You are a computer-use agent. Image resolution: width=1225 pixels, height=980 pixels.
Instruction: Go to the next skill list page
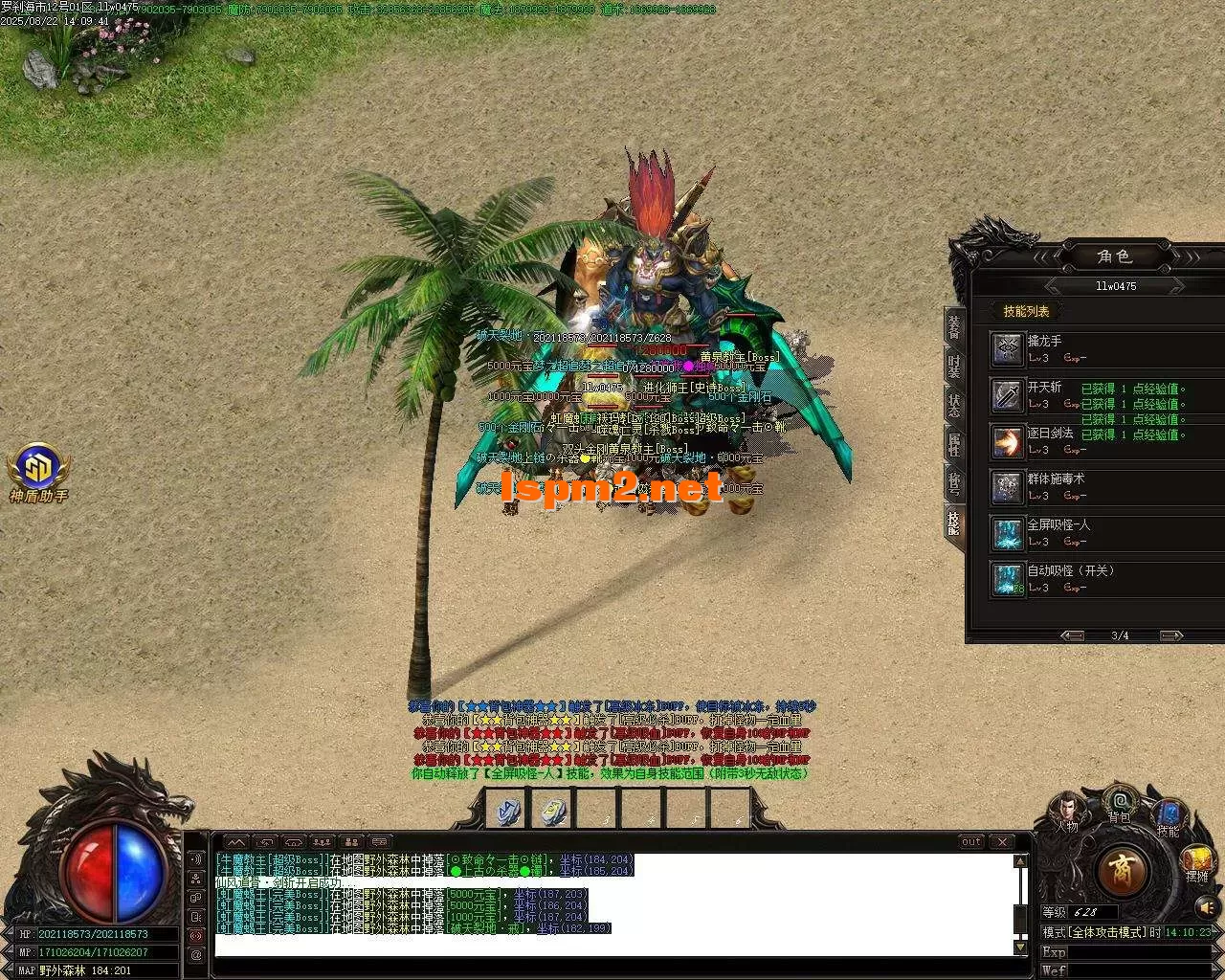coord(1170,635)
